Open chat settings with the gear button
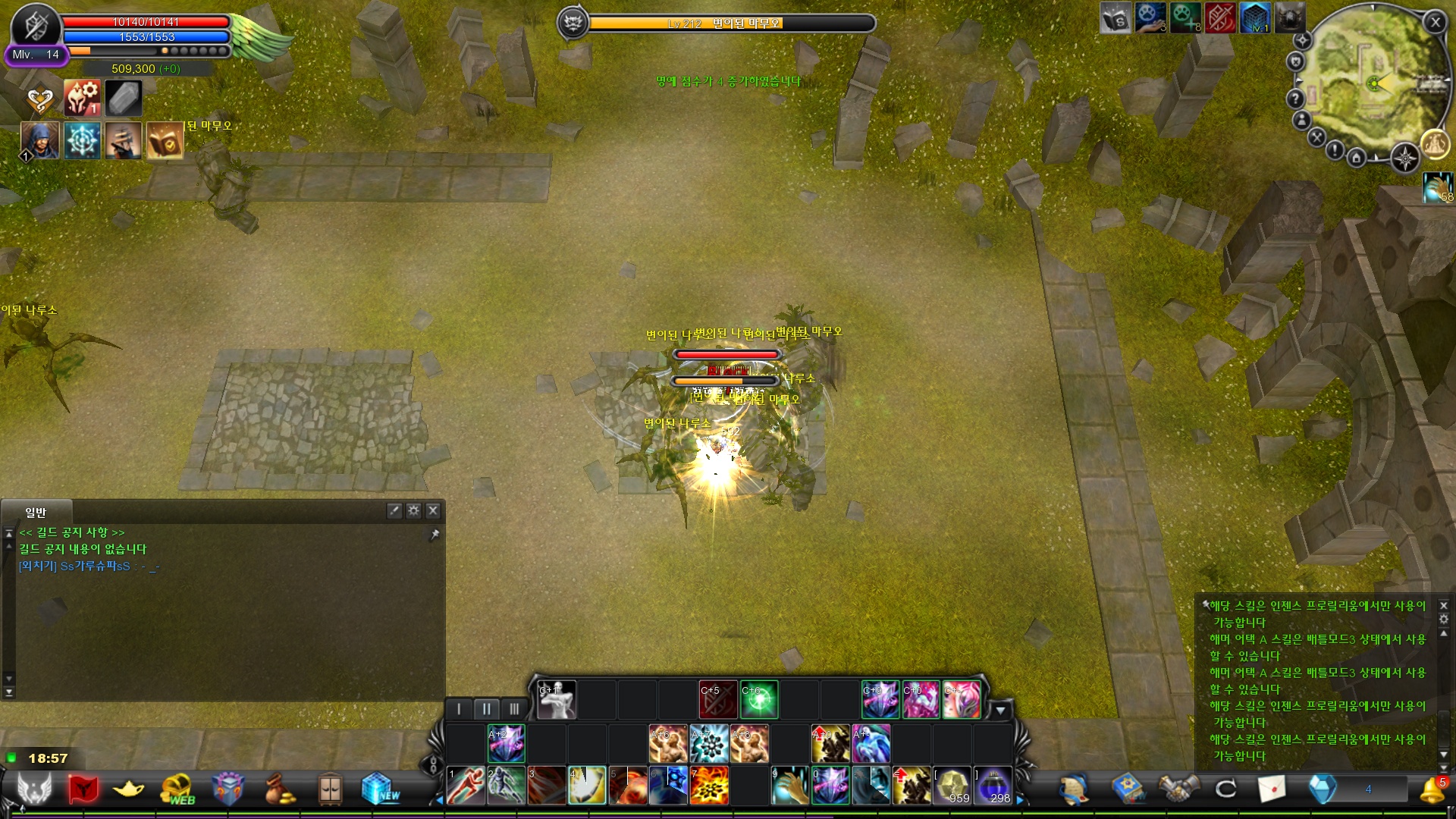1456x819 pixels. 414,511
